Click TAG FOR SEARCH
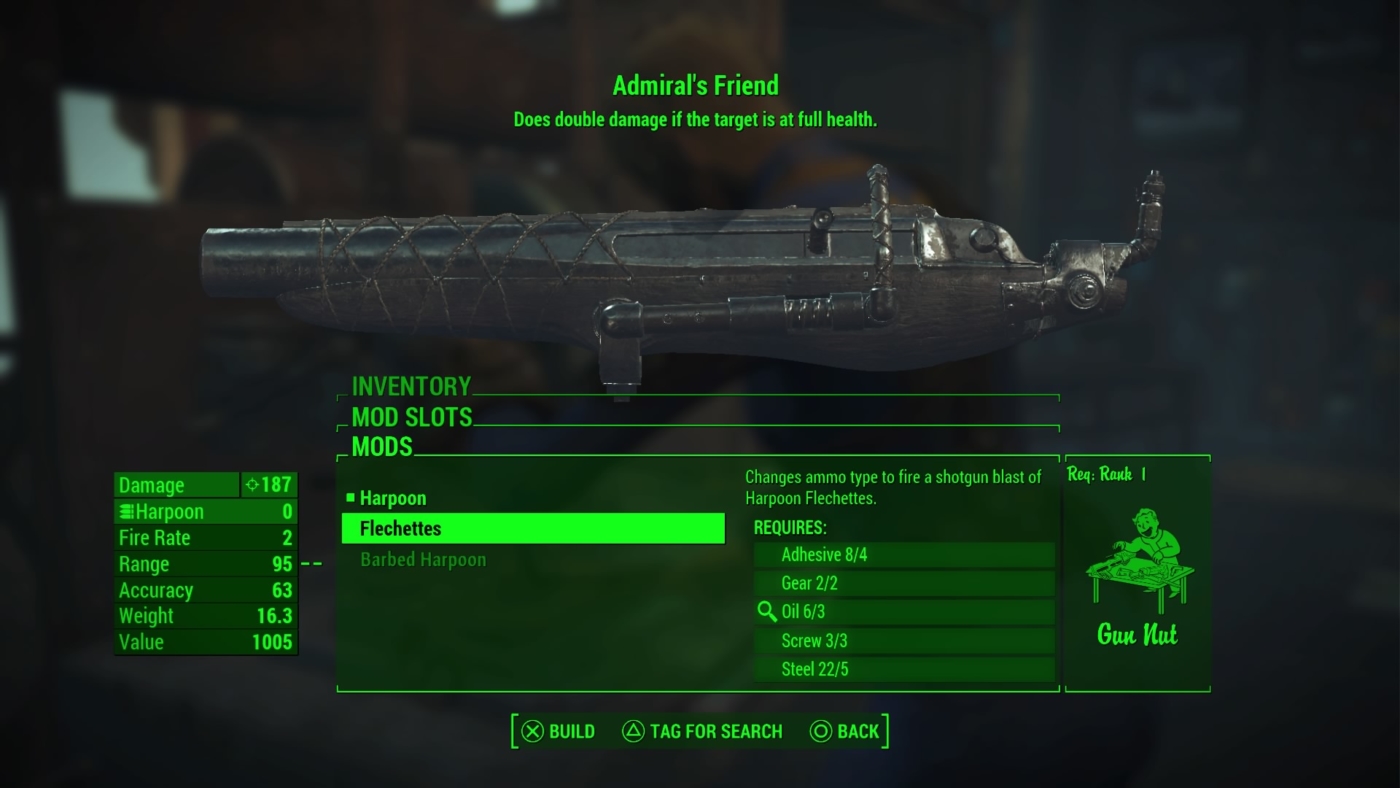 [x=703, y=731]
